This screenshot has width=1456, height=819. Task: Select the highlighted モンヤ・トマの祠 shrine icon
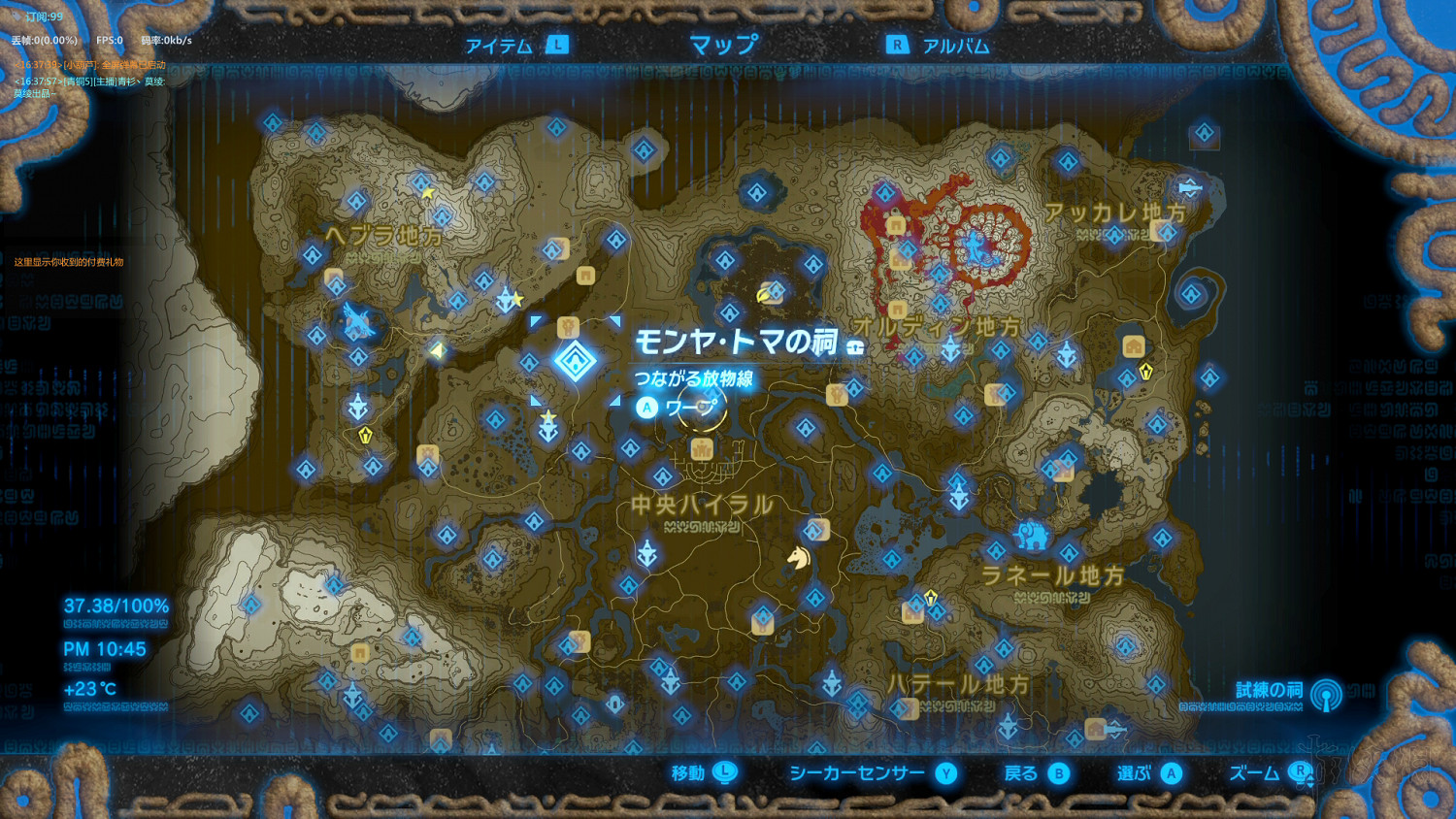[576, 361]
